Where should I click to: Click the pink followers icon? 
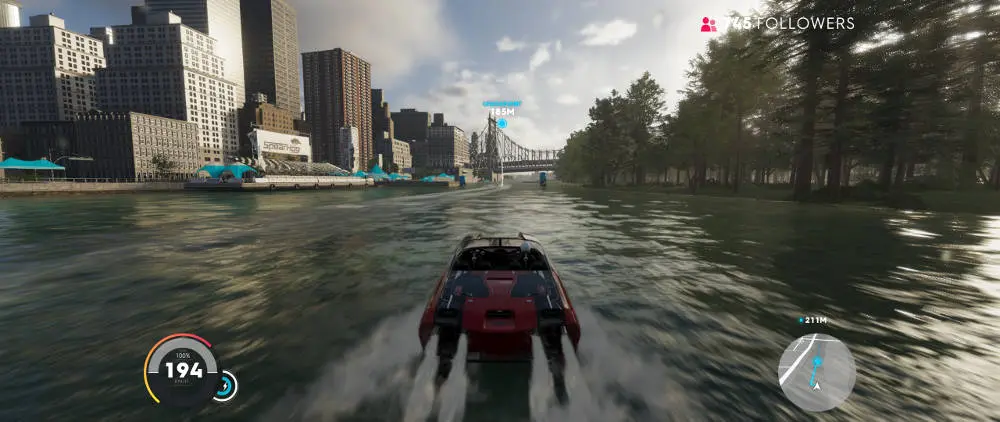pos(709,23)
